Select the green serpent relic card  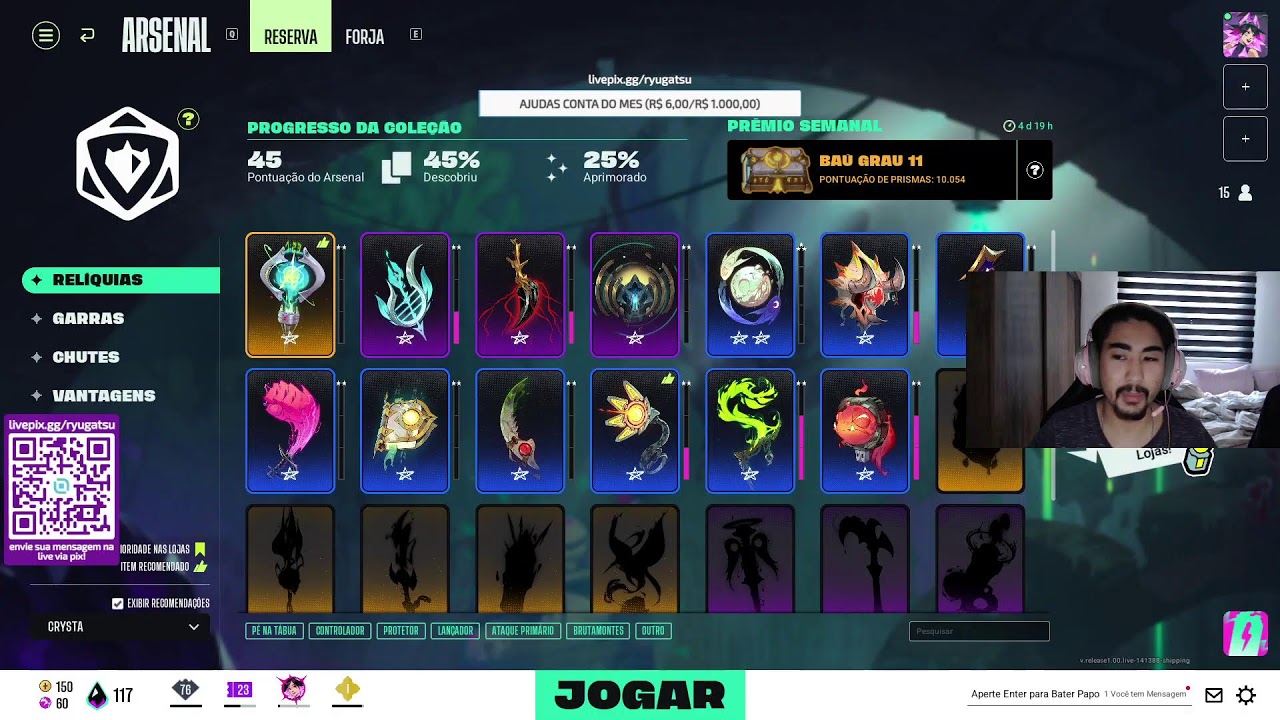point(750,431)
